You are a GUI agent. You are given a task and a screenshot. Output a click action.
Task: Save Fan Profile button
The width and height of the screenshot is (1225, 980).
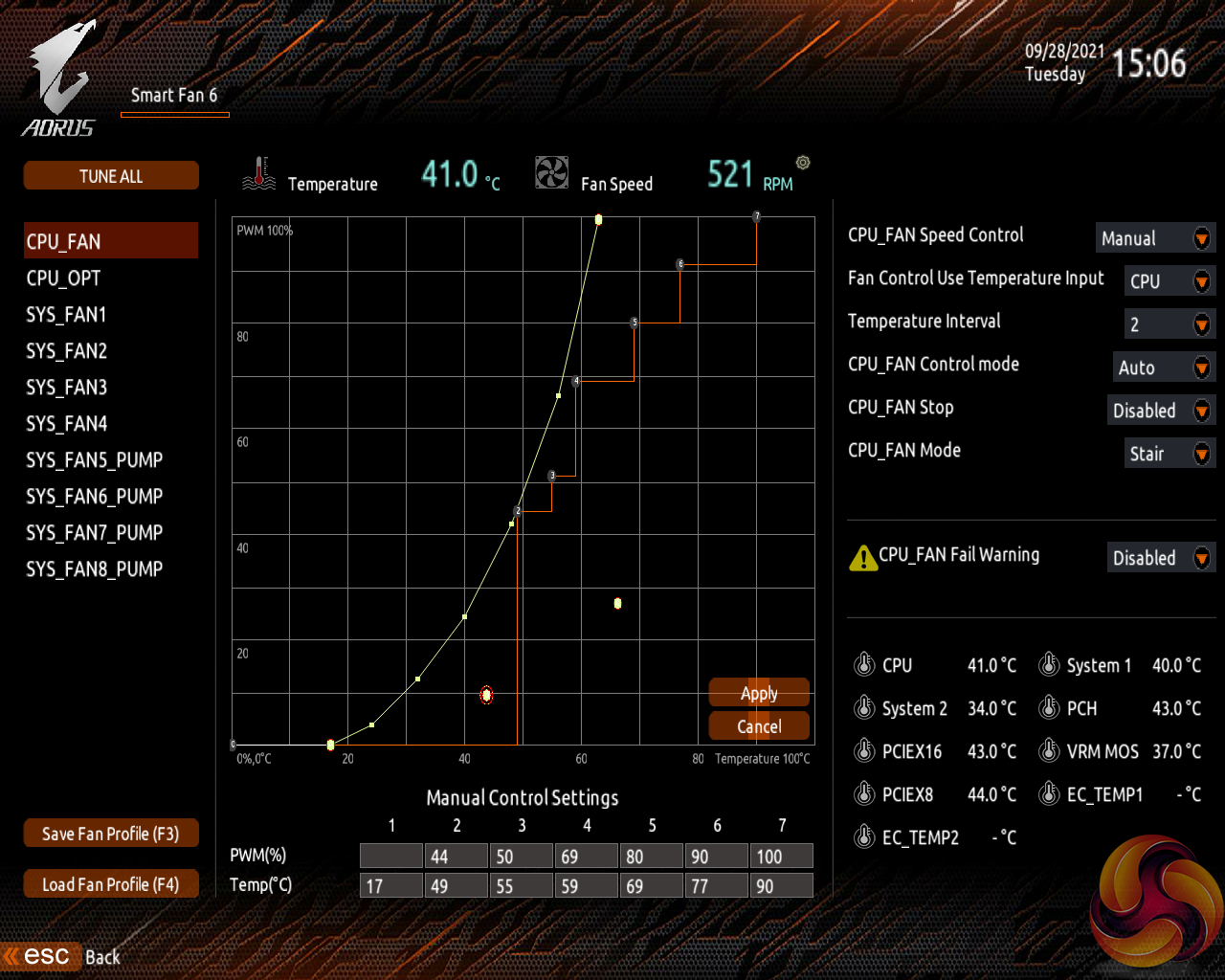coord(111,834)
